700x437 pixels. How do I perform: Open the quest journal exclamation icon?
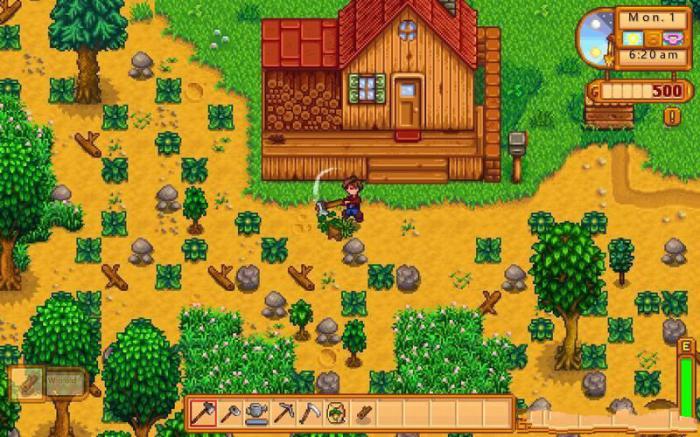672,117
